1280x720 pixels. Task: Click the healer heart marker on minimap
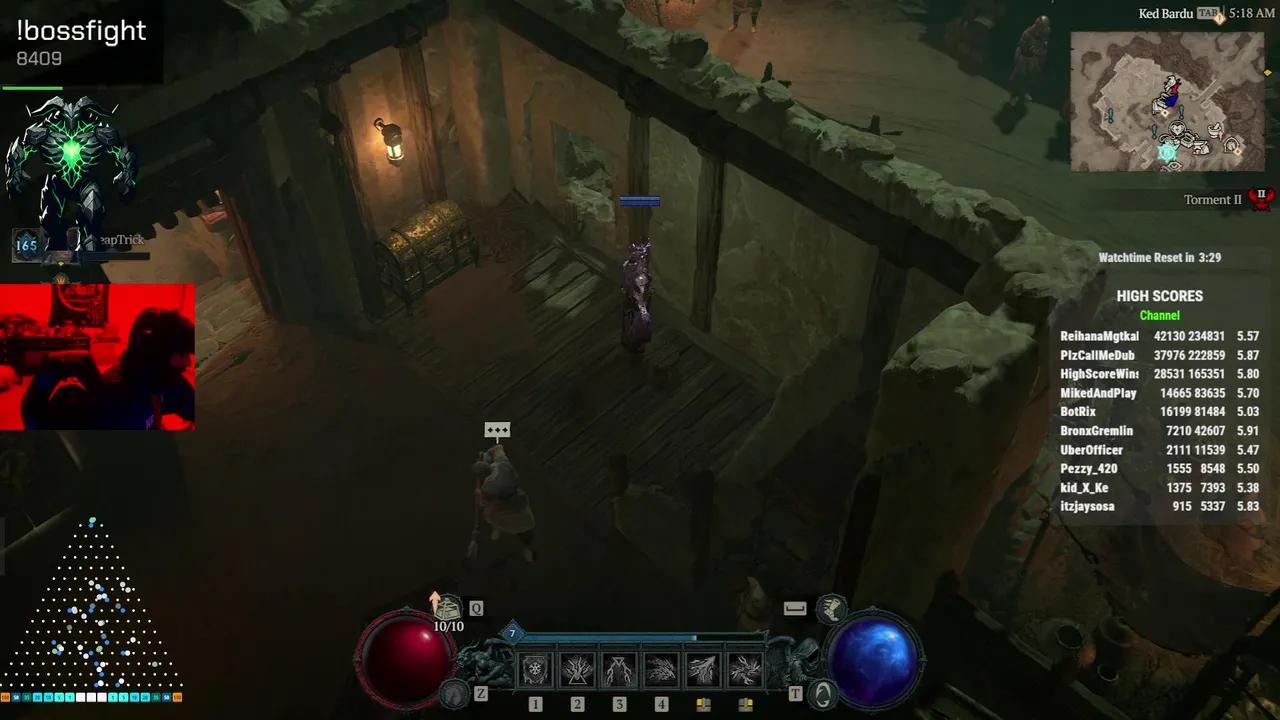1179,130
